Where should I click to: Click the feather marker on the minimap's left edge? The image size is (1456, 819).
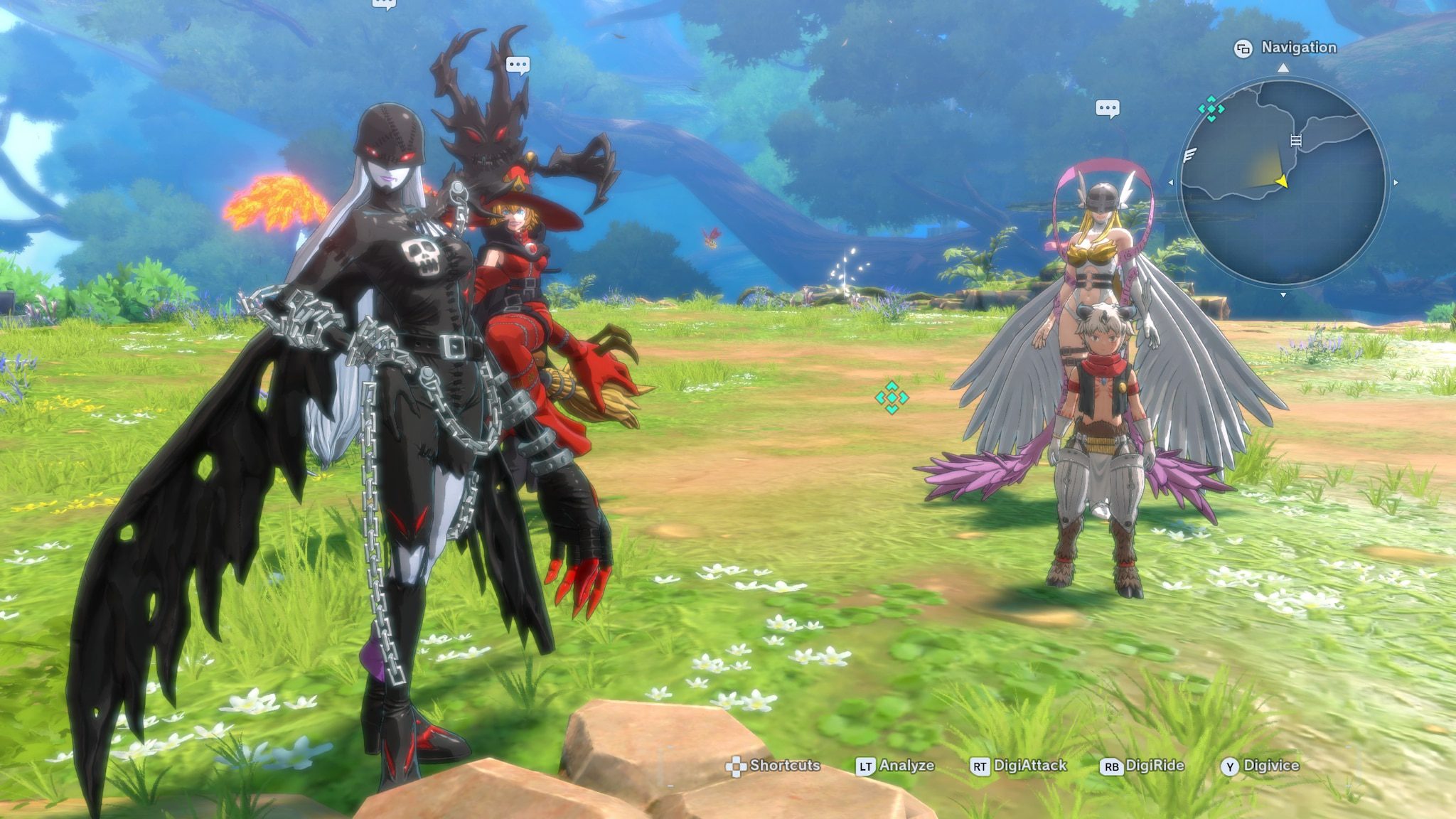click(1189, 156)
